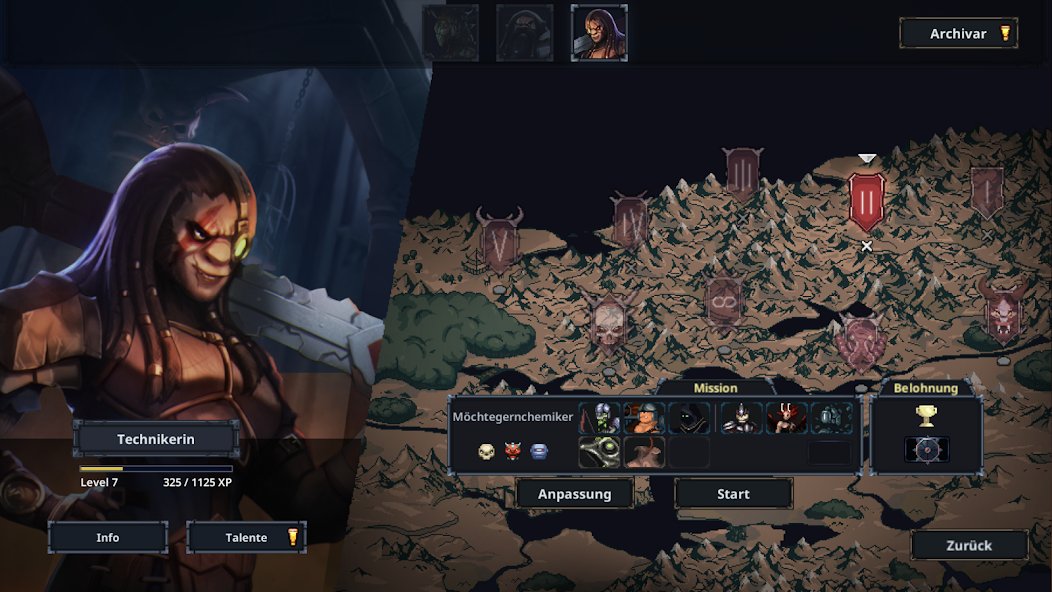This screenshot has height=592, width=1052.
Task: Select the infinity symbol endless mission banner
Action: (723, 300)
